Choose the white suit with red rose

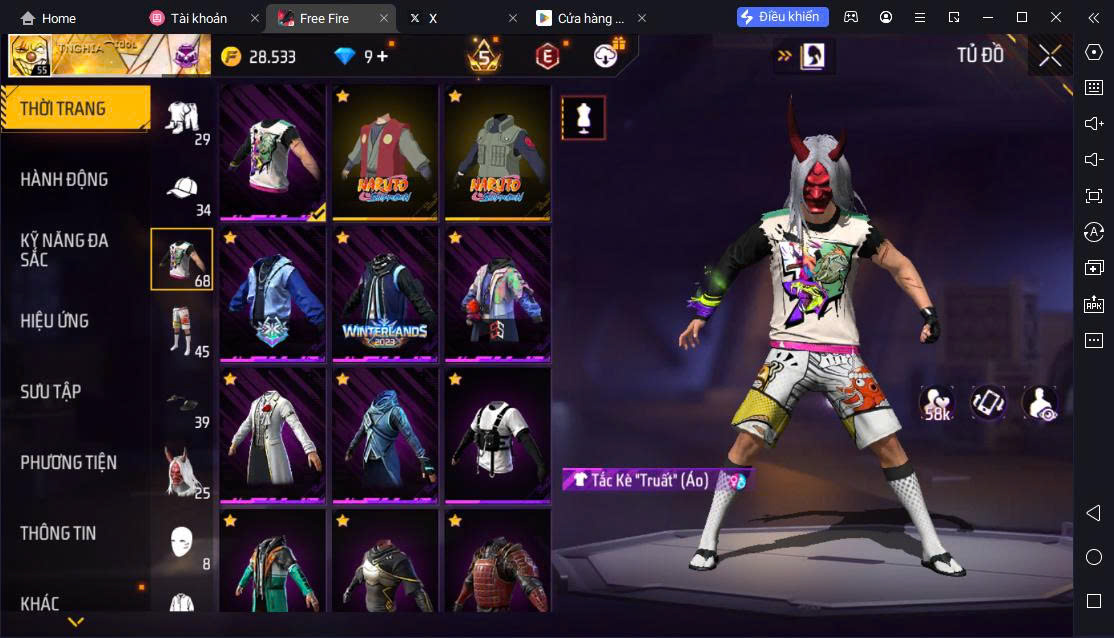click(274, 435)
